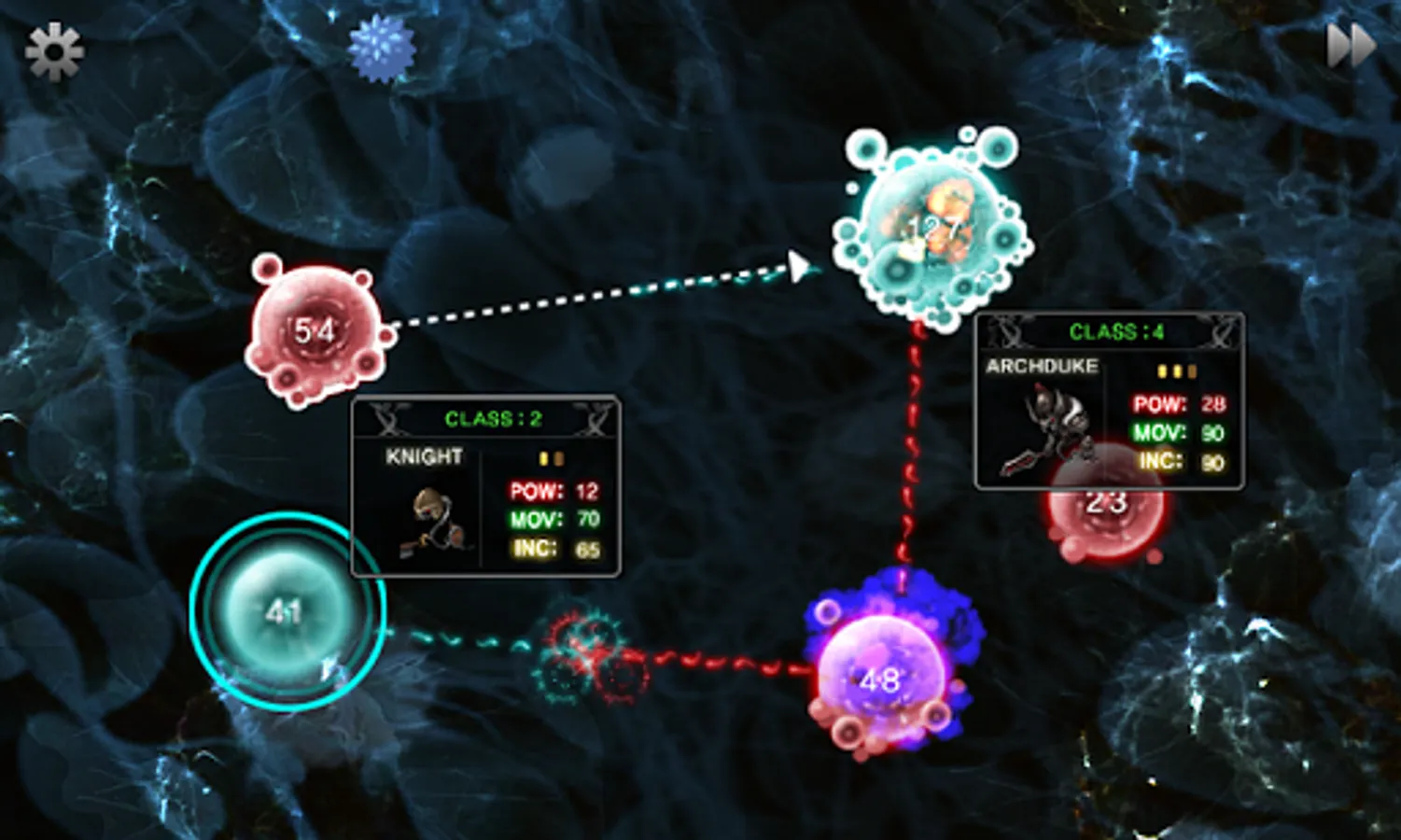
Task: Select the blue virus icon at top
Action: pyautogui.click(x=382, y=49)
